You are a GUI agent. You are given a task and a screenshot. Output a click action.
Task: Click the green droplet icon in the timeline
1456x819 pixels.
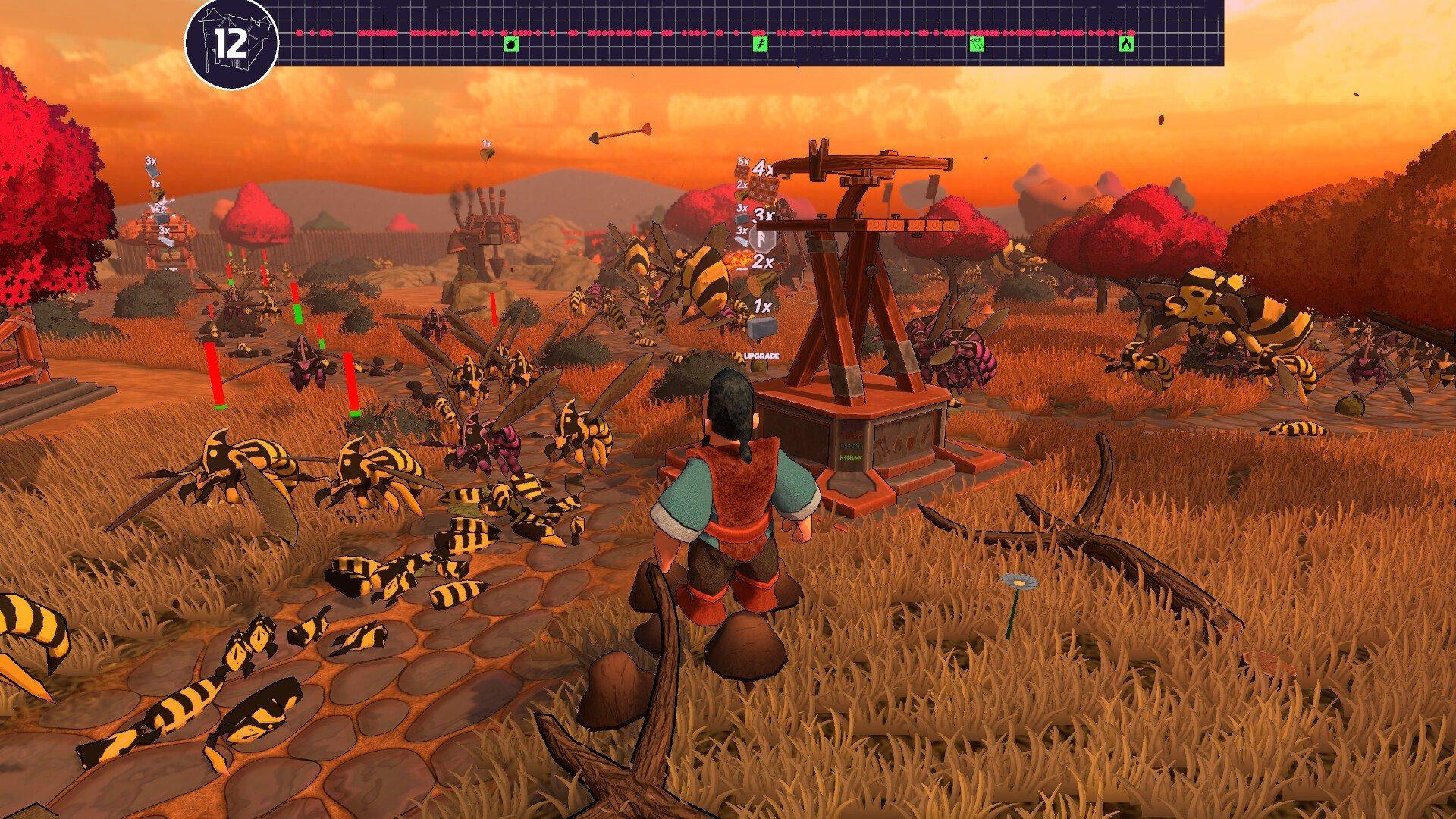512,45
